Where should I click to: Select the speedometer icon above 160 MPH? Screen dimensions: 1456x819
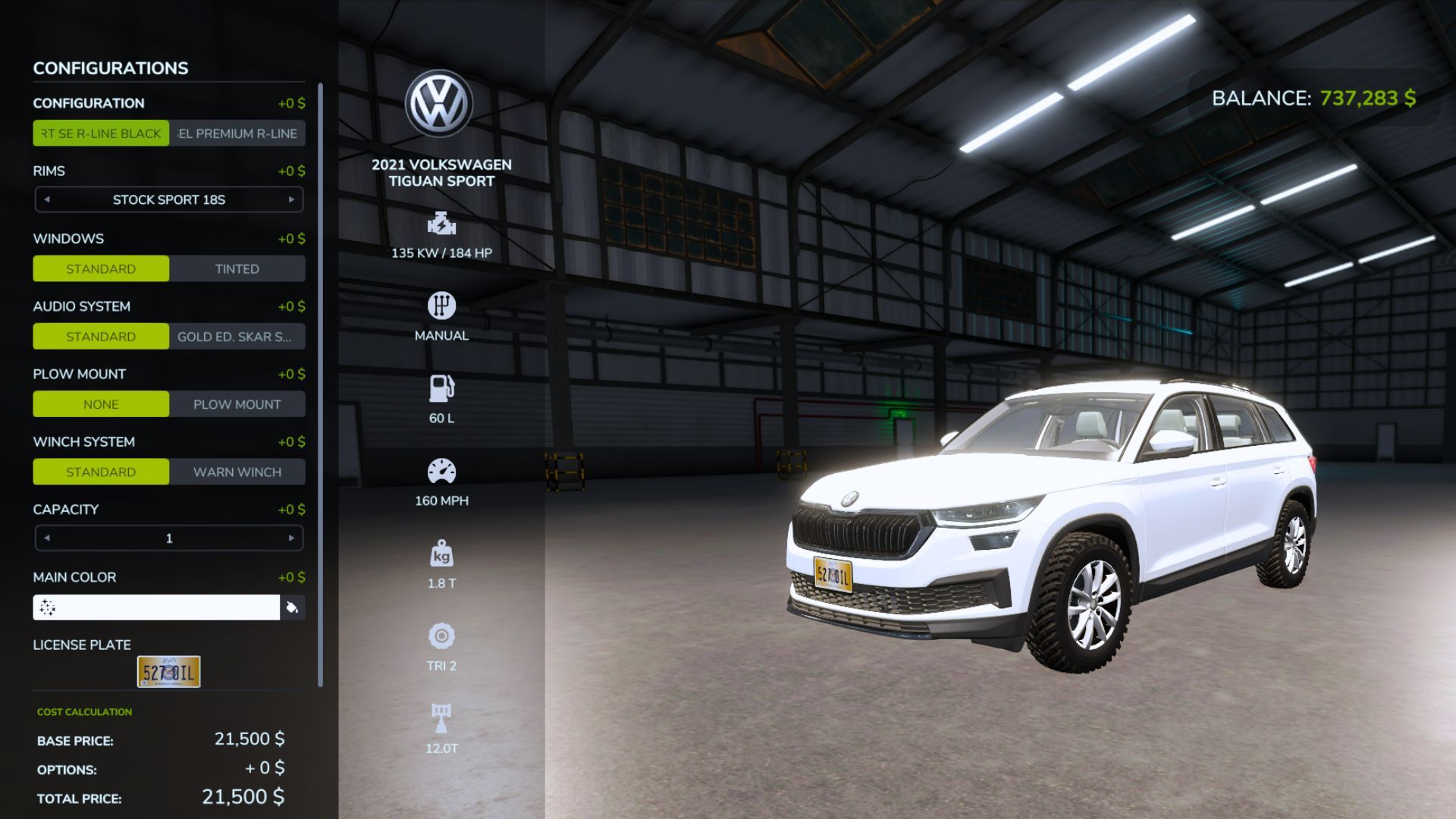click(x=441, y=472)
